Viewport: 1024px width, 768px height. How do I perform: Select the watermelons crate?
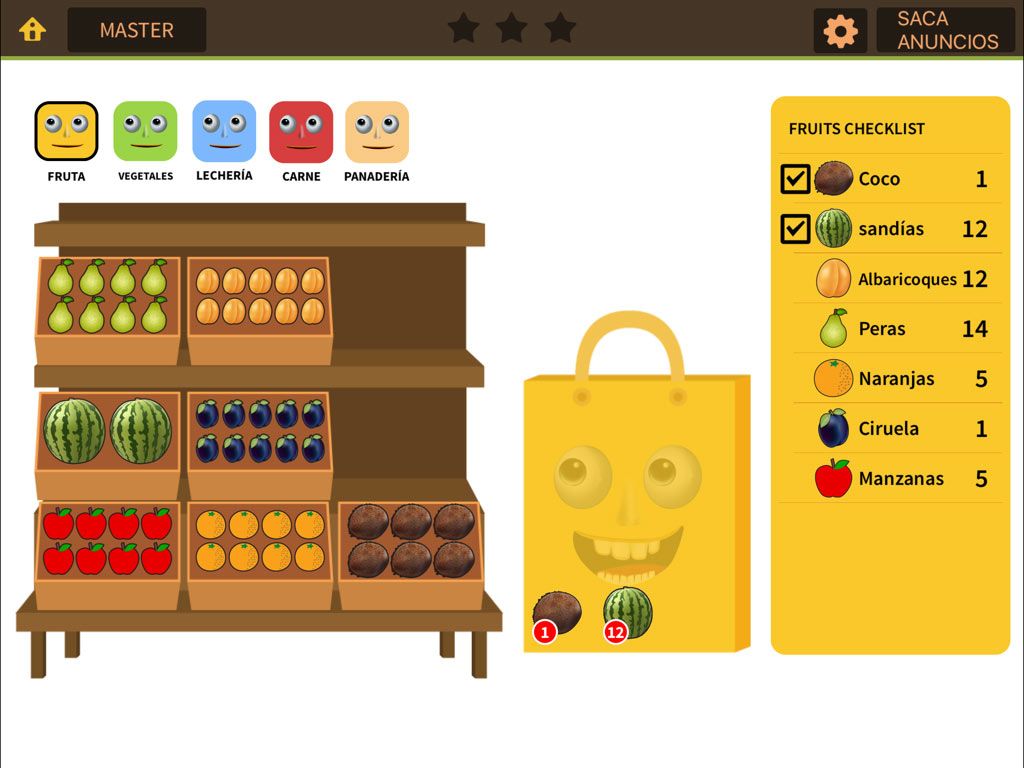point(108,432)
